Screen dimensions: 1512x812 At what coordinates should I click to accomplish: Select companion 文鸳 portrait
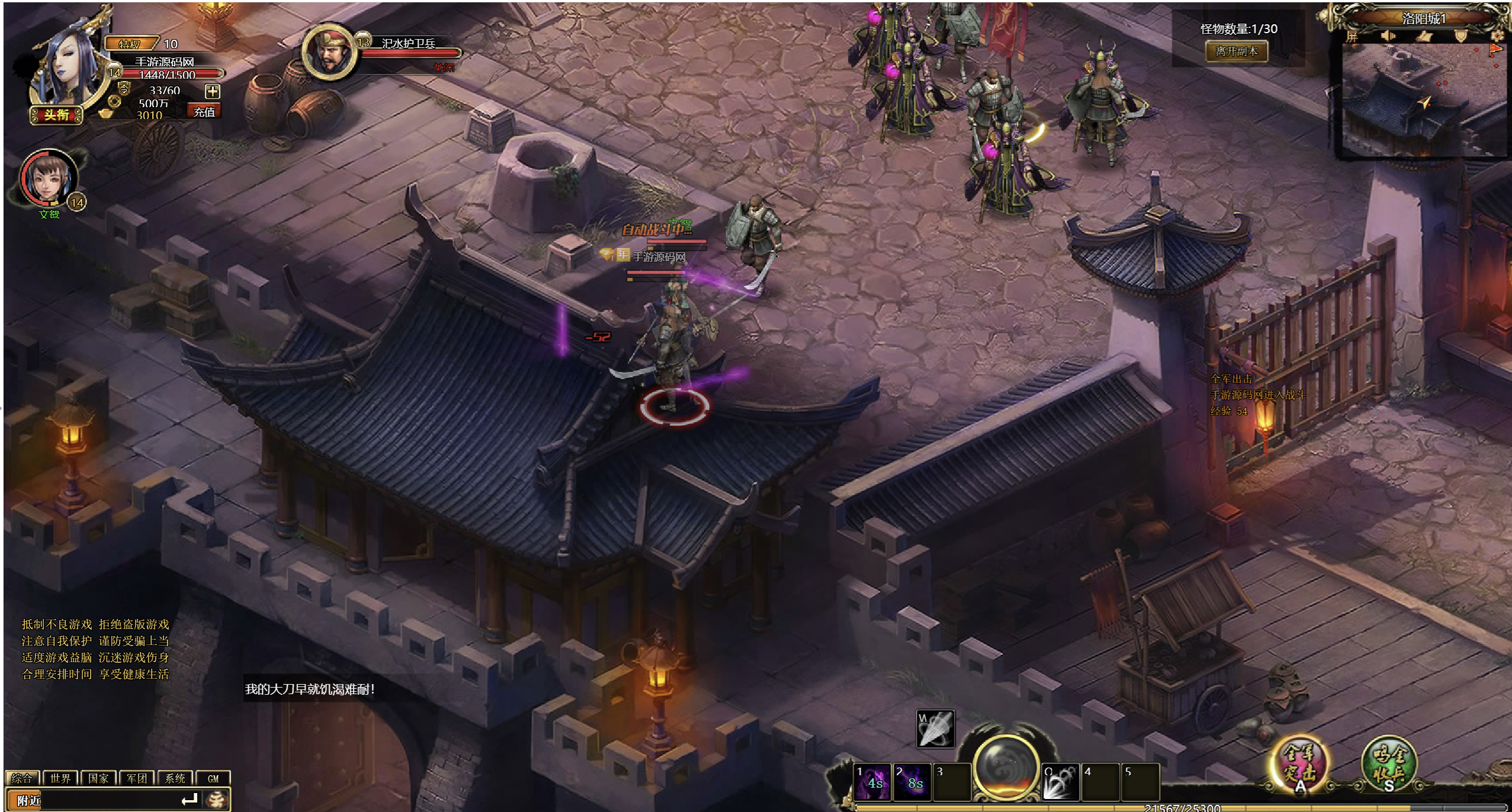[x=49, y=178]
